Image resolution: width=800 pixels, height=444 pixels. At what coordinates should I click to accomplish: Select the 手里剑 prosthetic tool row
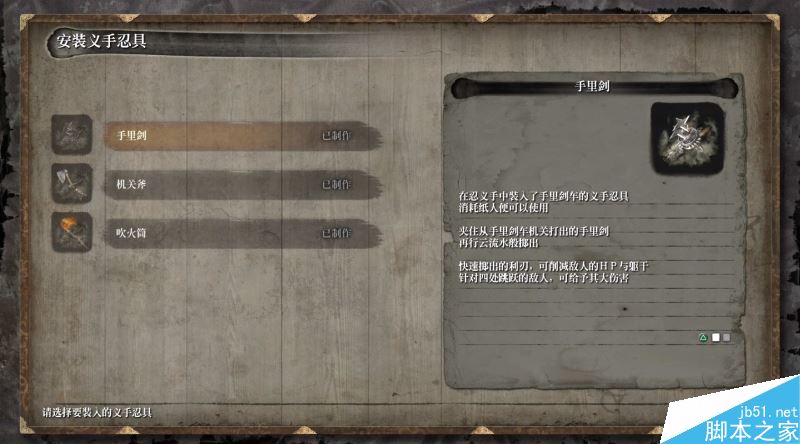click(x=240, y=135)
